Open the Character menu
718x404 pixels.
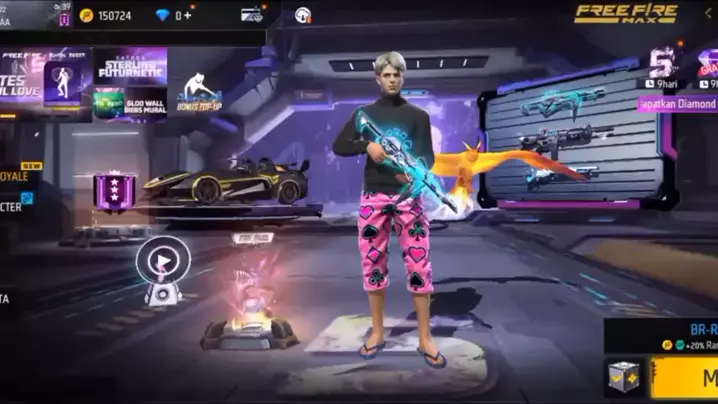point(15,206)
